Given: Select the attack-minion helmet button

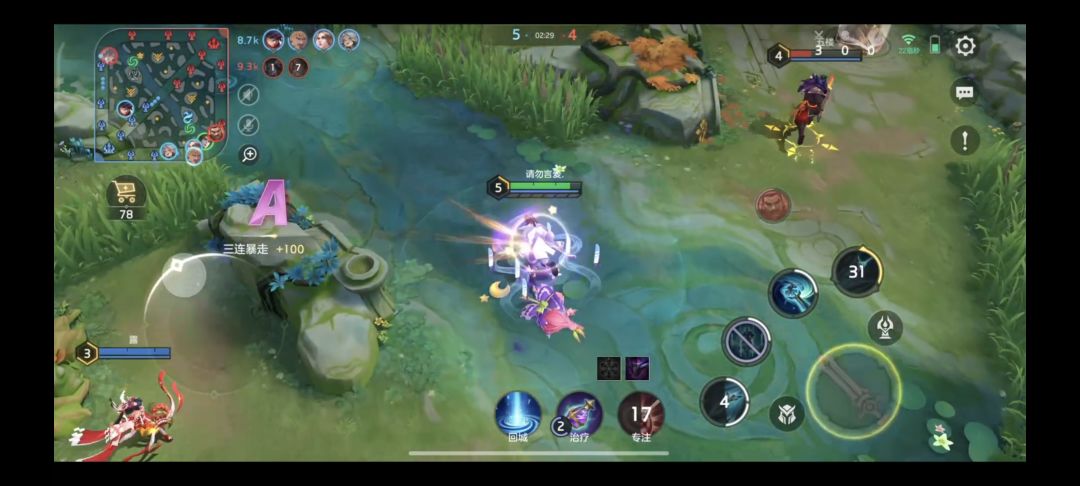Looking at the screenshot, I should (787, 413).
